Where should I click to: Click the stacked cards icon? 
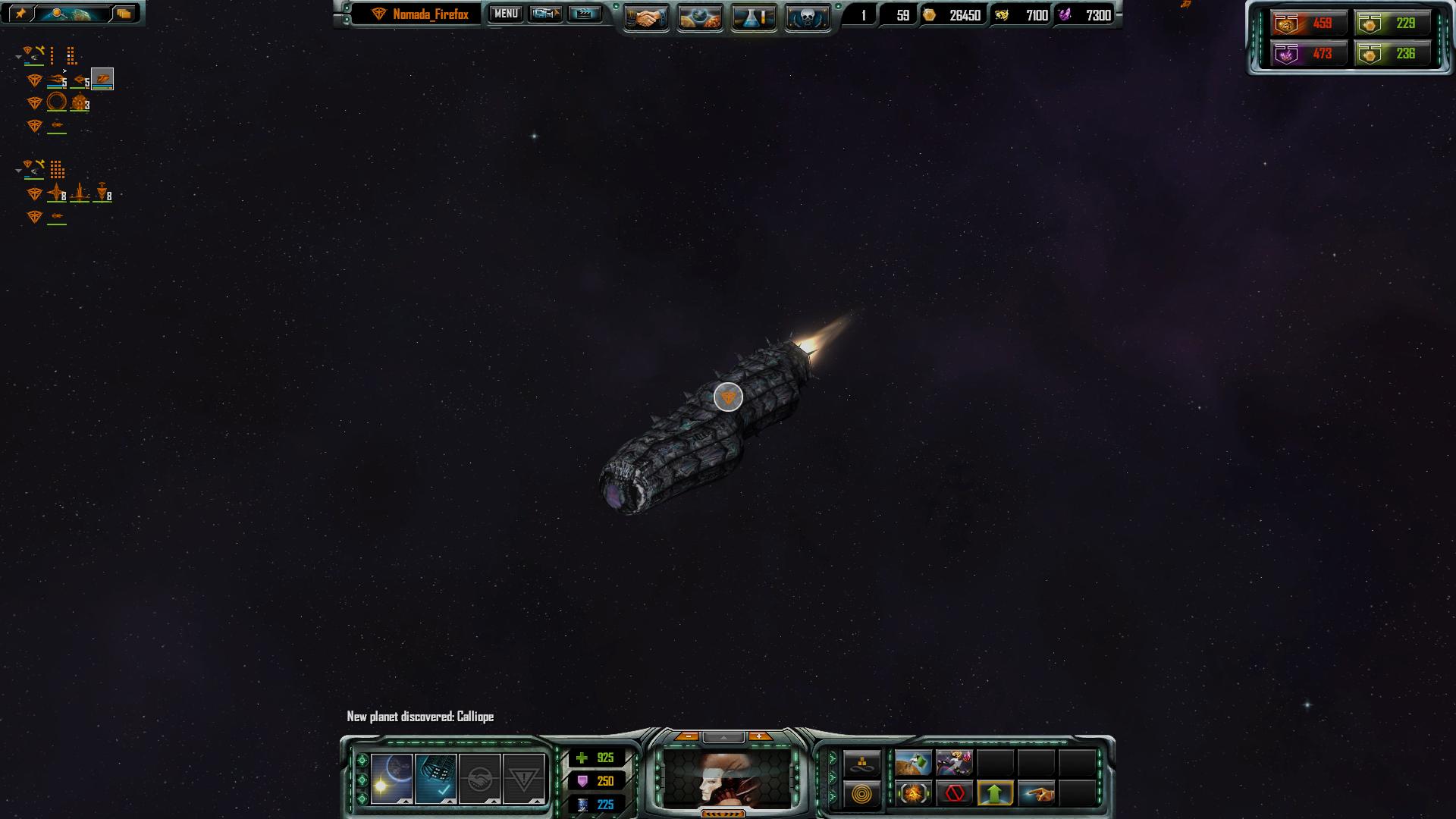tap(124, 14)
